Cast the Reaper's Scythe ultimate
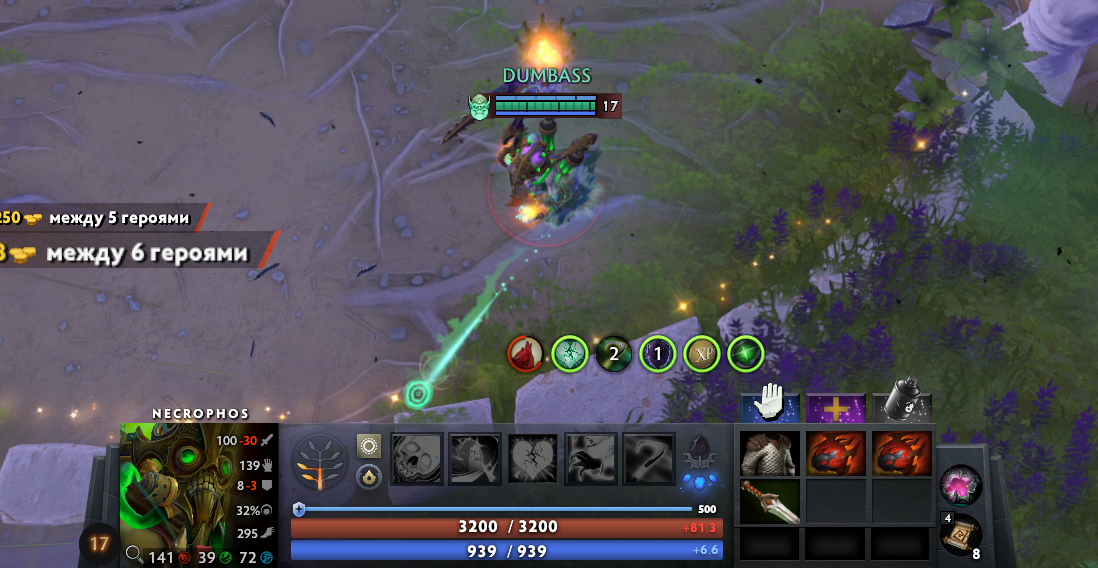Screen dimensions: 1098x568 [x=649, y=459]
